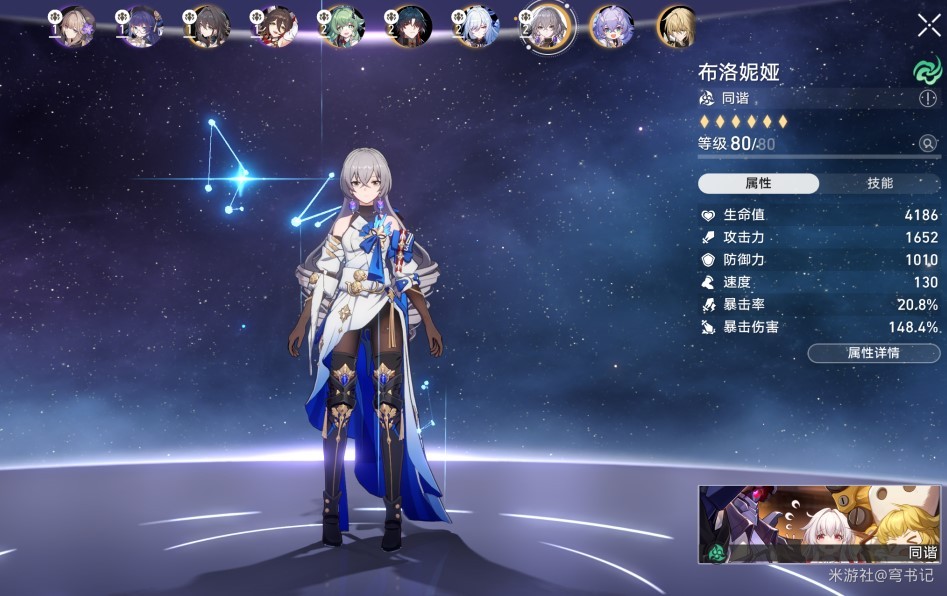This screenshot has width=947, height=596.
Task: Open 属性详情 attribute details
Action: [873, 353]
